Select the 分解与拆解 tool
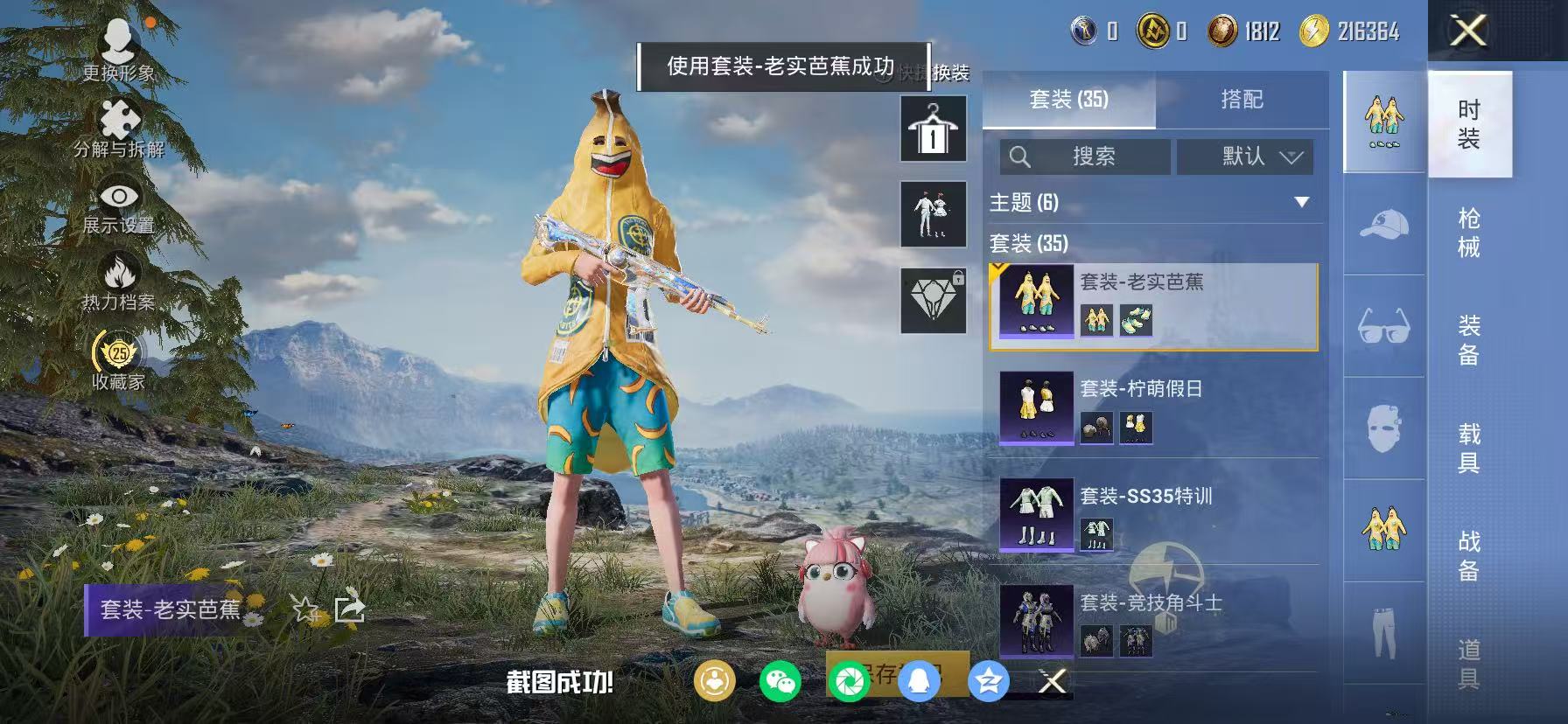1568x724 pixels. pyautogui.click(x=118, y=118)
